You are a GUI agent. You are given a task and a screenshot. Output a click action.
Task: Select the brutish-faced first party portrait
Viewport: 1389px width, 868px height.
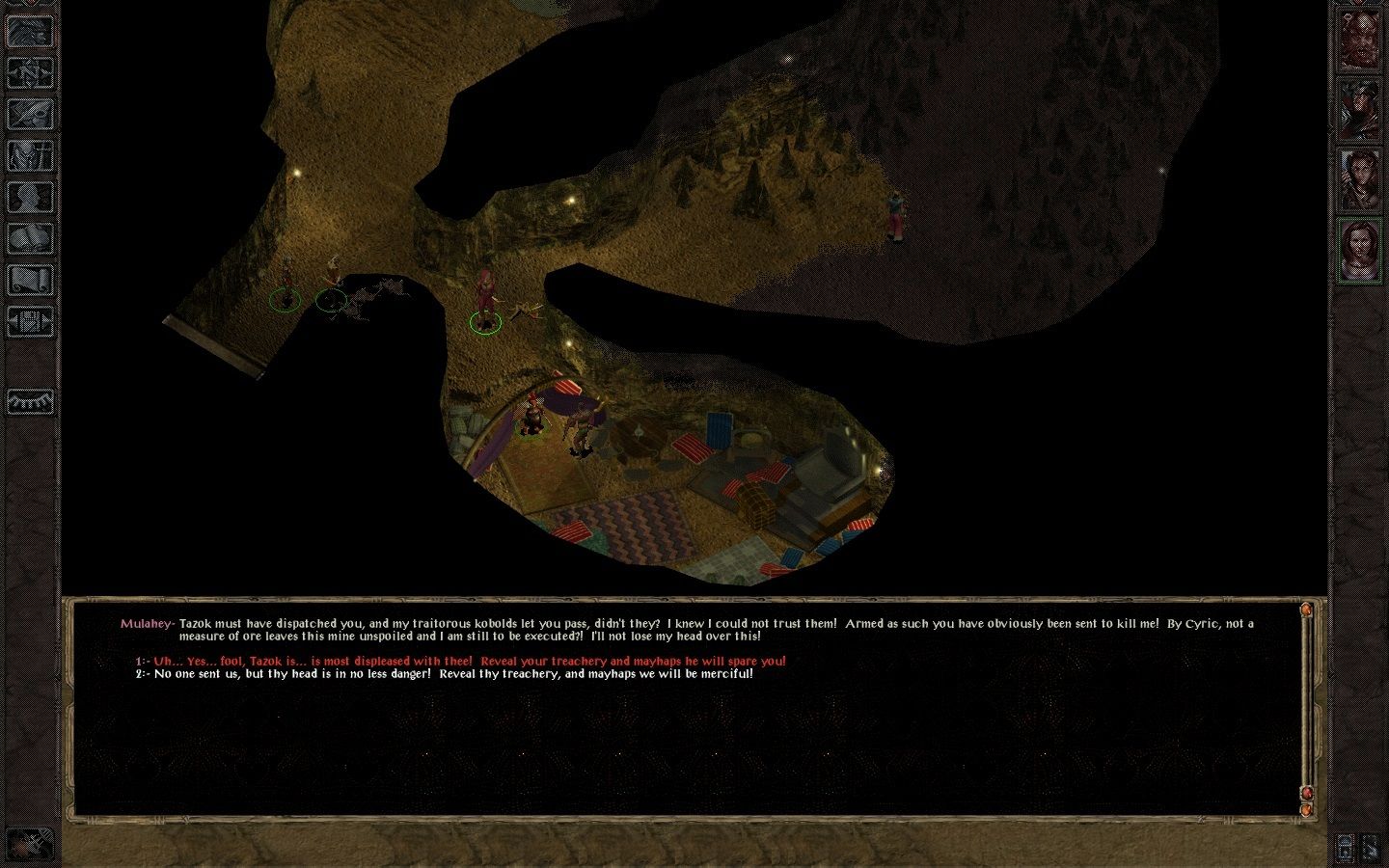[1359, 41]
